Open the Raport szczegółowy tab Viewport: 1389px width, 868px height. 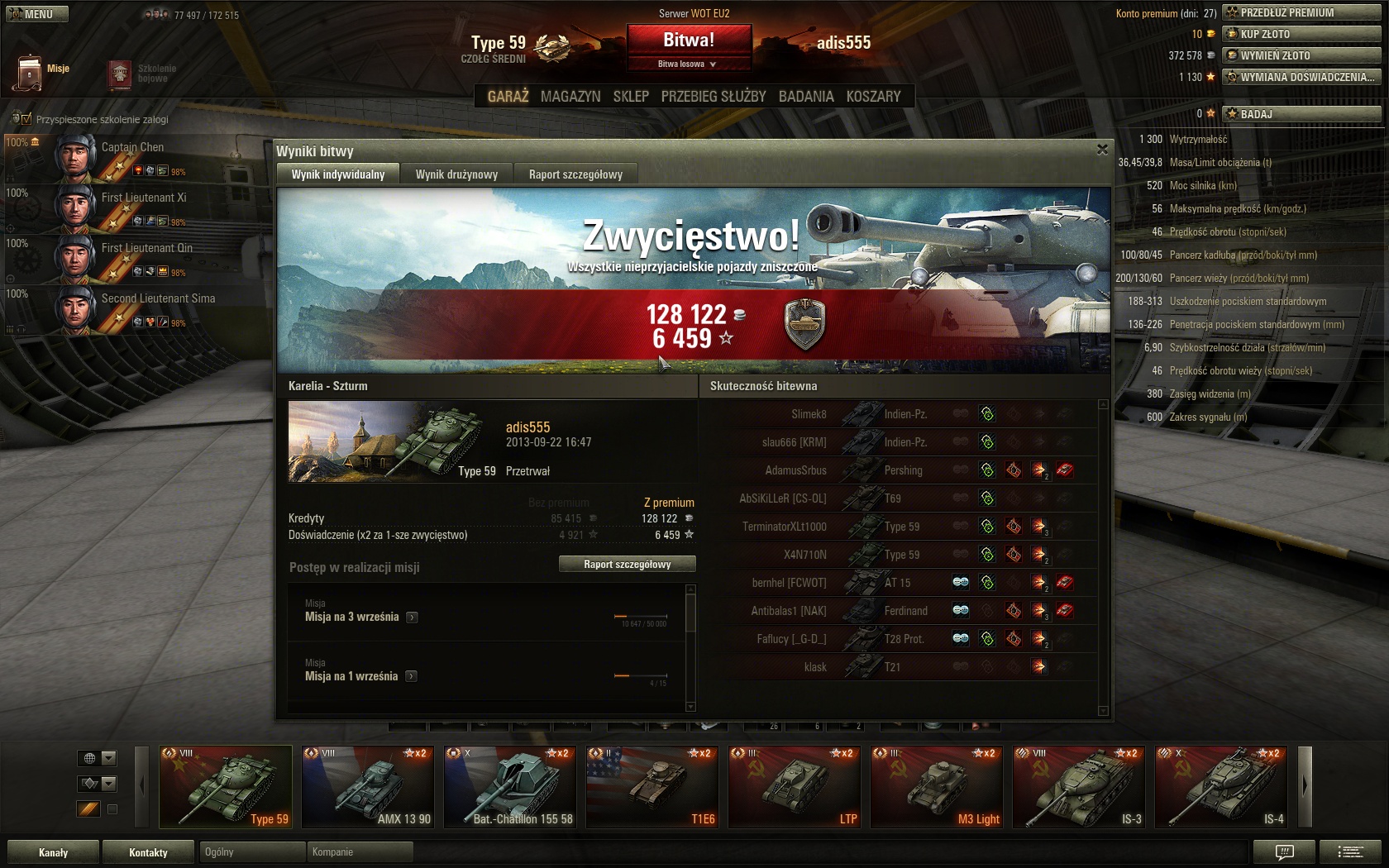[x=575, y=174]
